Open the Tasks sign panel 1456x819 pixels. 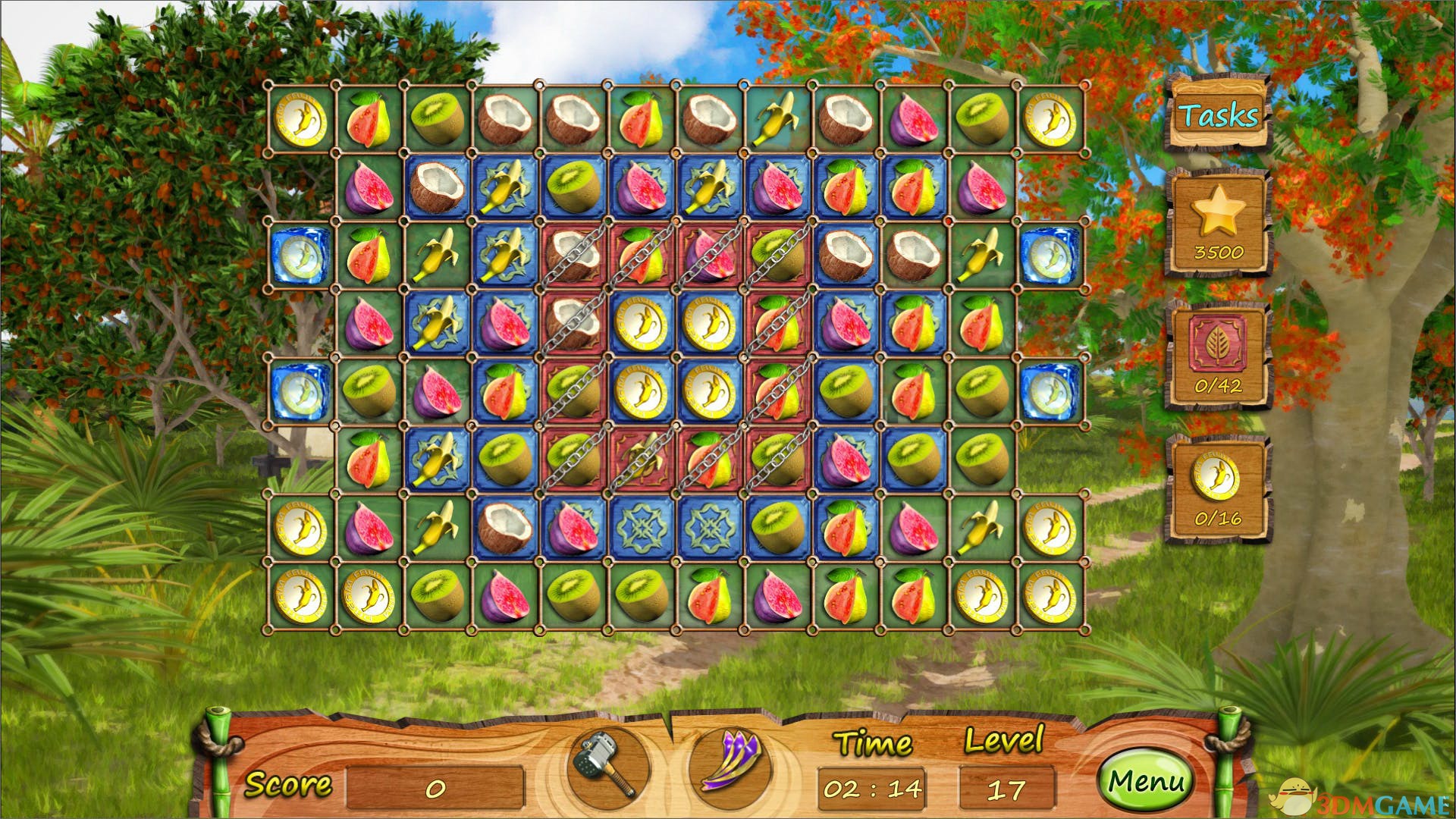click(1218, 115)
